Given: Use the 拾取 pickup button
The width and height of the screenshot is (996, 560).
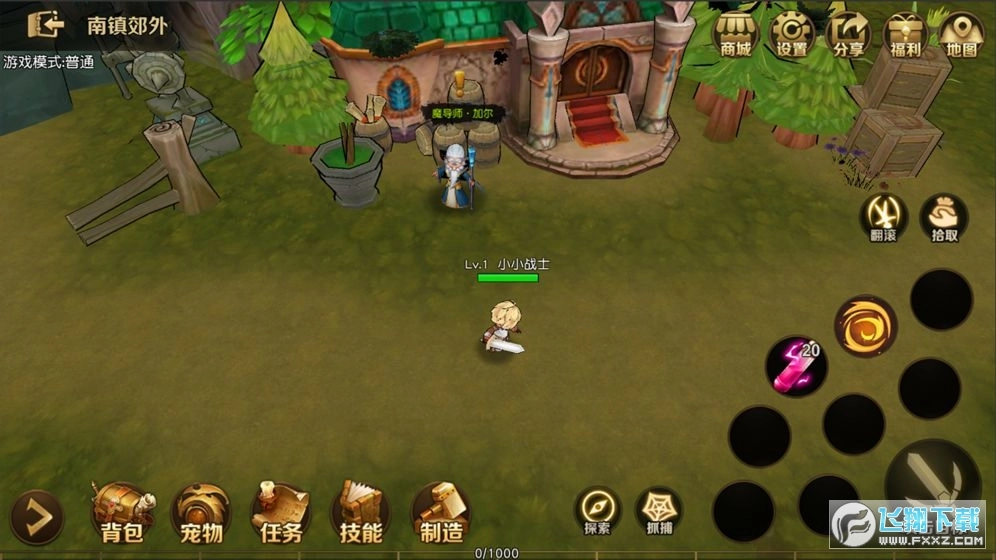Looking at the screenshot, I should (943, 217).
